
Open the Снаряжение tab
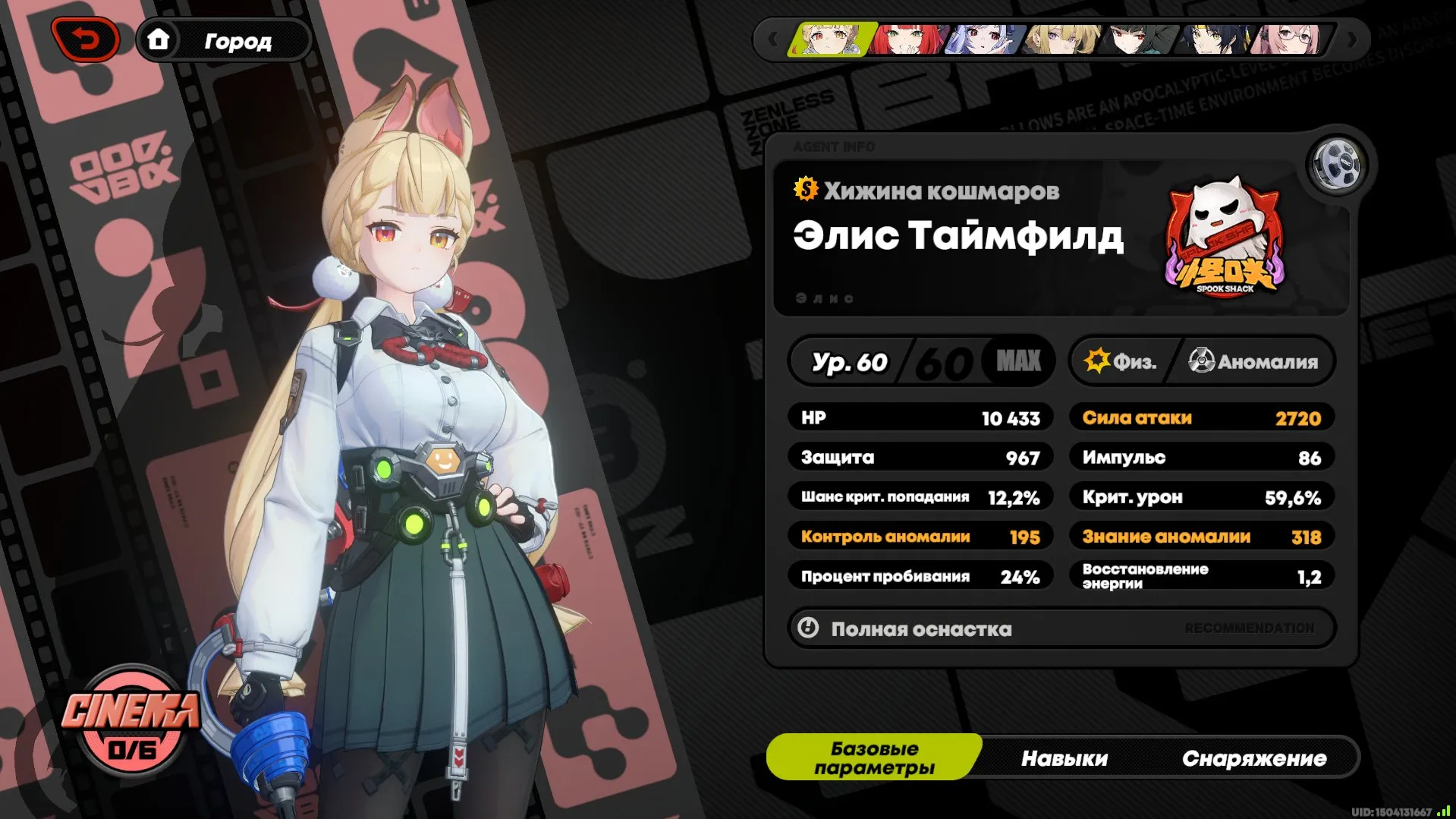pyautogui.click(x=1256, y=757)
